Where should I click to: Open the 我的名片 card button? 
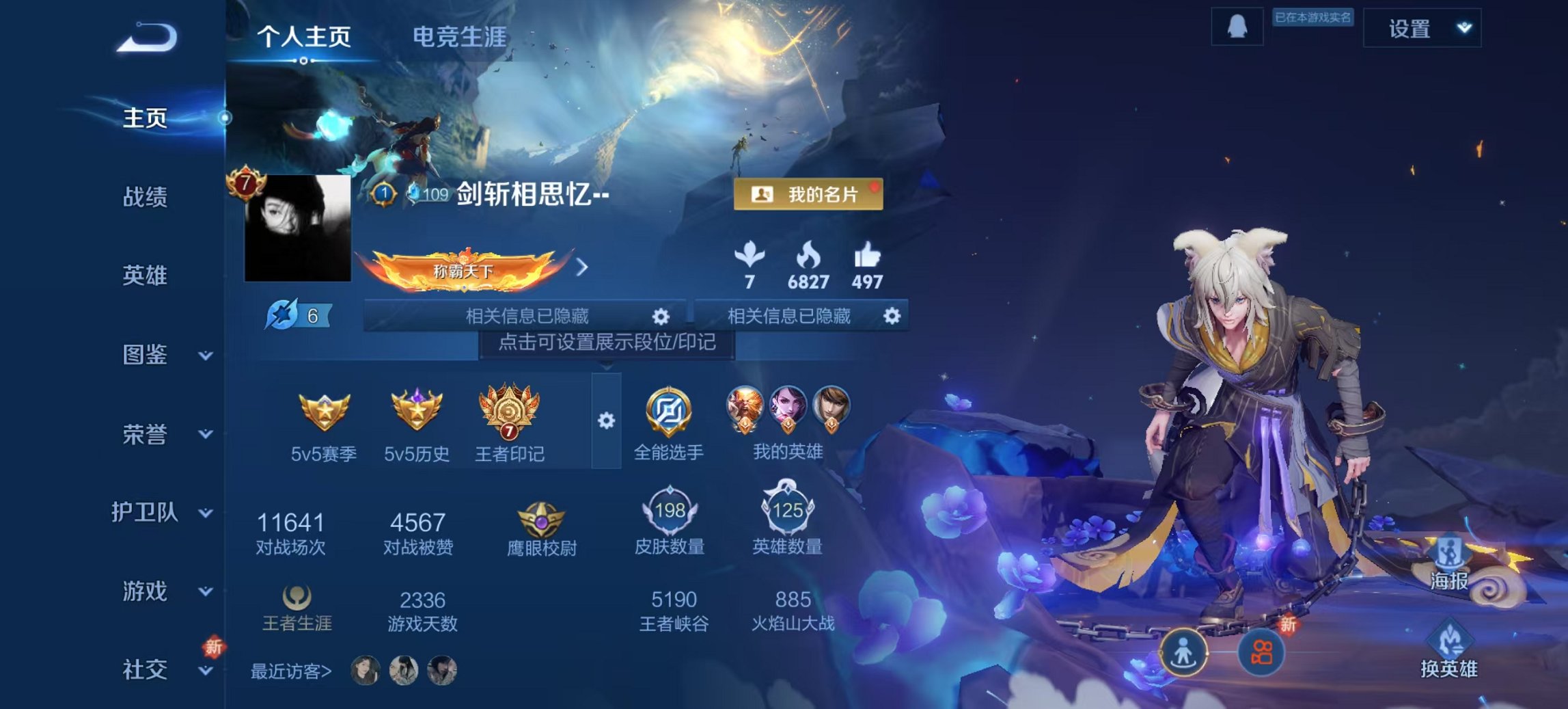808,195
